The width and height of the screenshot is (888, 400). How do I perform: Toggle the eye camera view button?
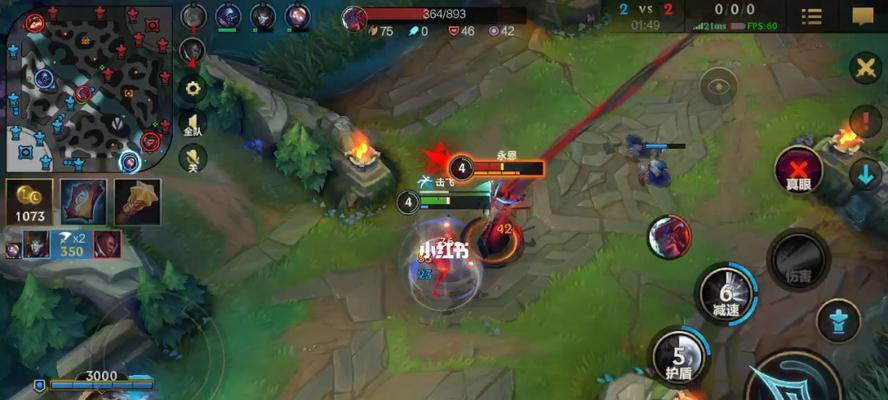tap(718, 87)
